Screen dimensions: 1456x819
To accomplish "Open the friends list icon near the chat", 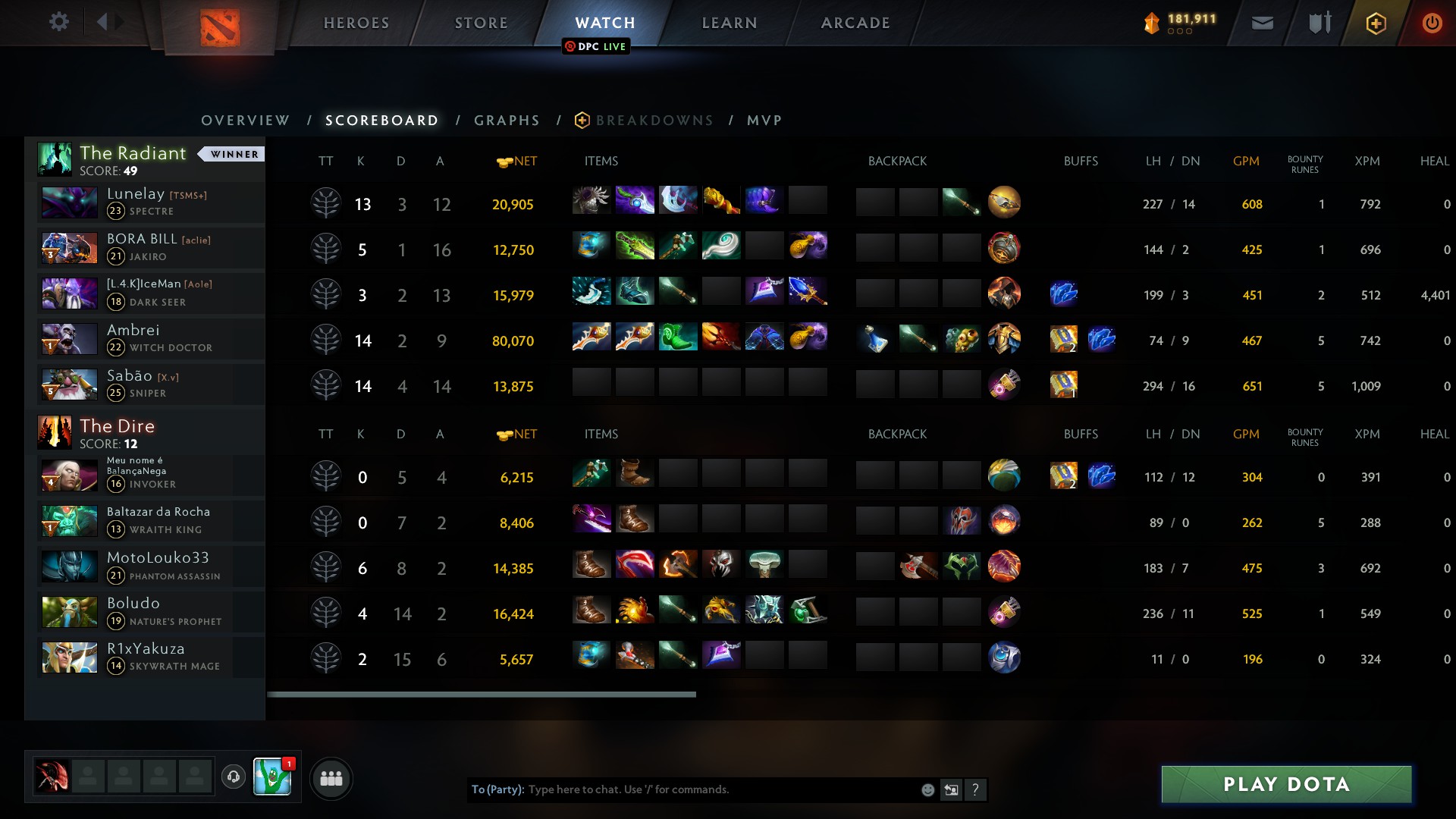I will pyautogui.click(x=331, y=778).
